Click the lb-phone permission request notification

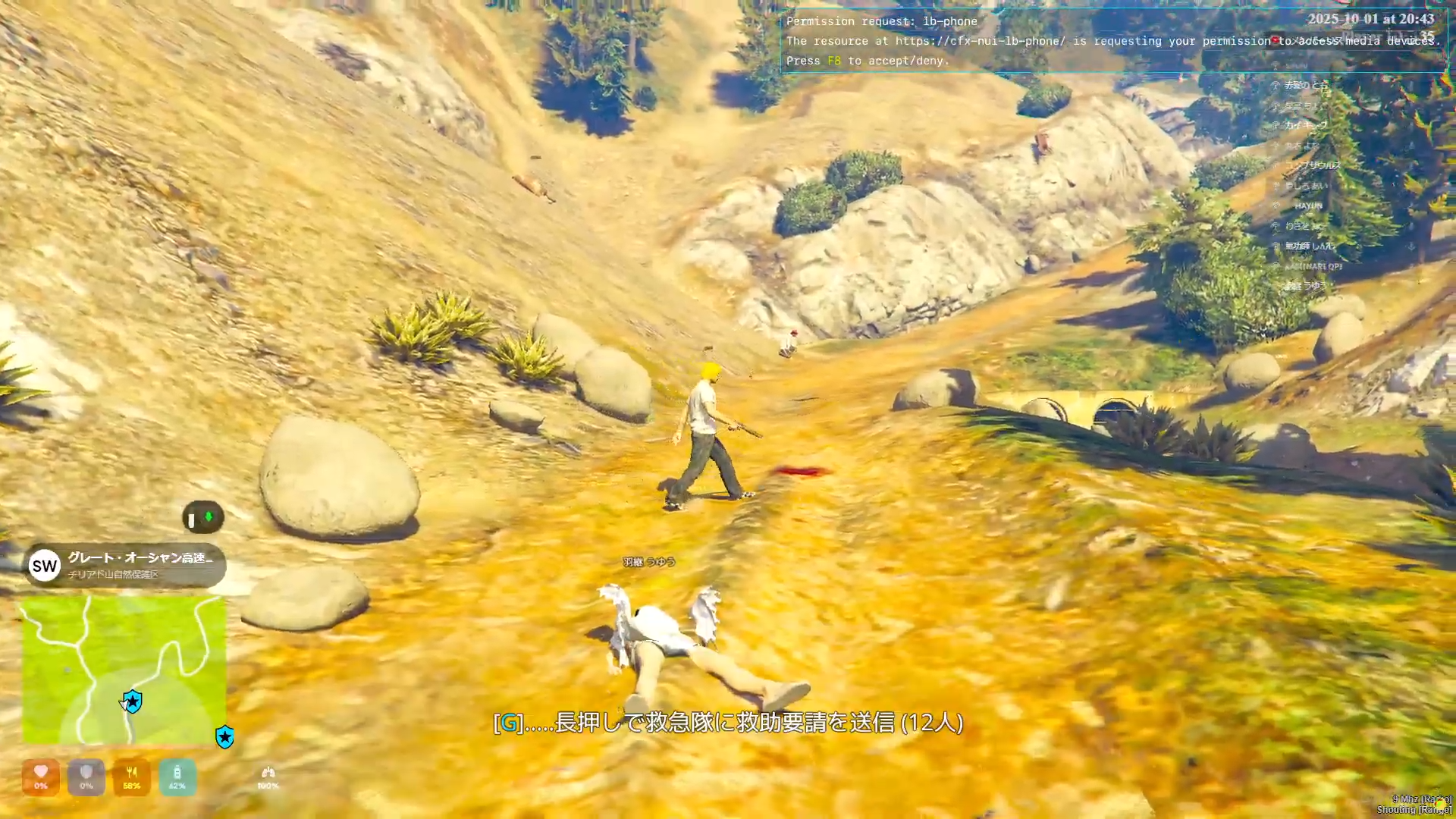coord(1112,41)
